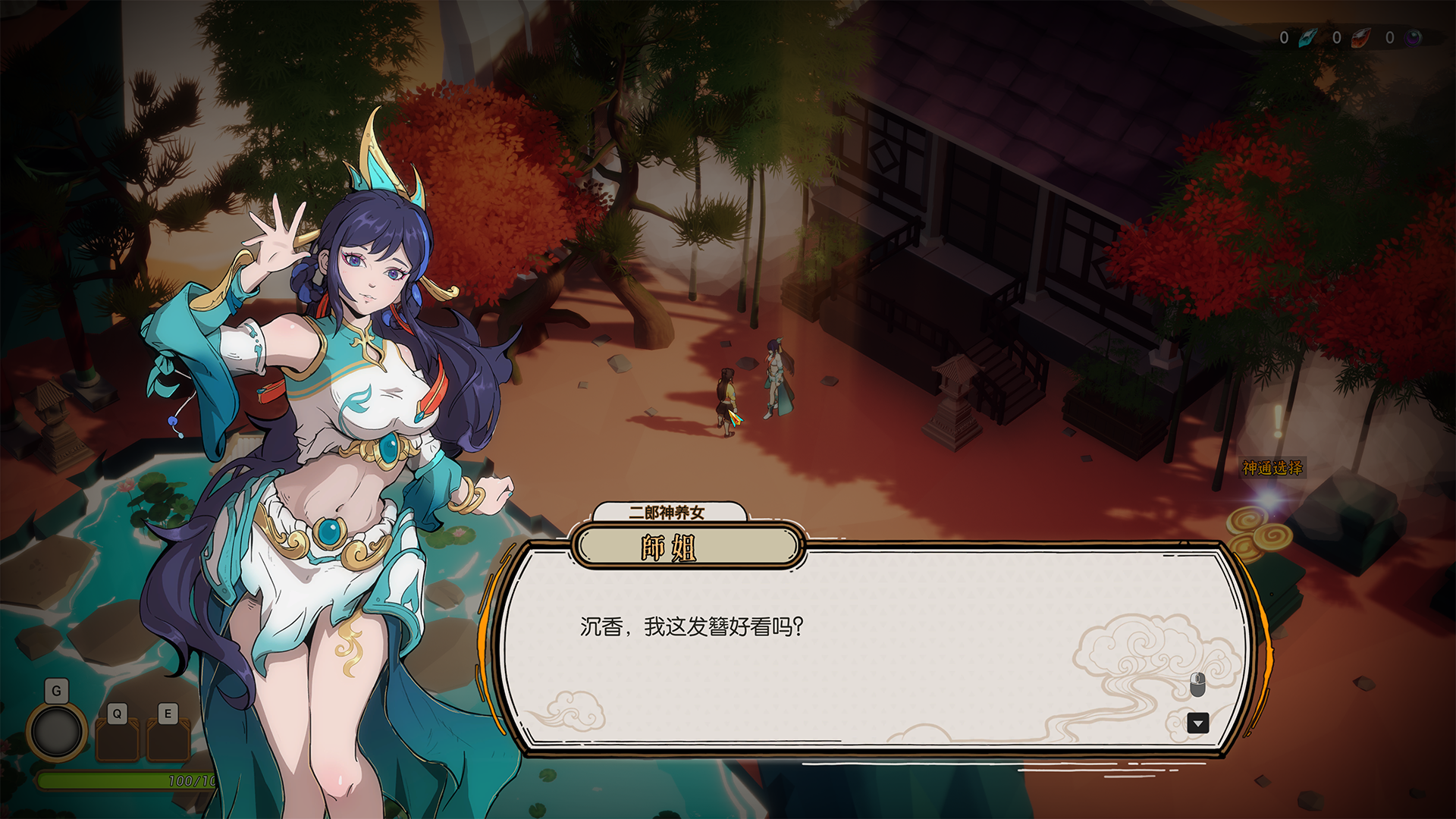Screen dimensions: 1456x819
Task: Select the cyan spirit crystal counter icon
Action: (1309, 38)
